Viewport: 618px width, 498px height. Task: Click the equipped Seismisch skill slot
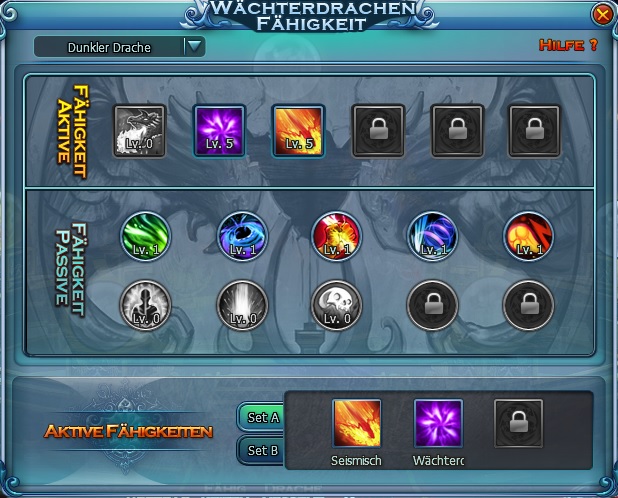coord(357,423)
